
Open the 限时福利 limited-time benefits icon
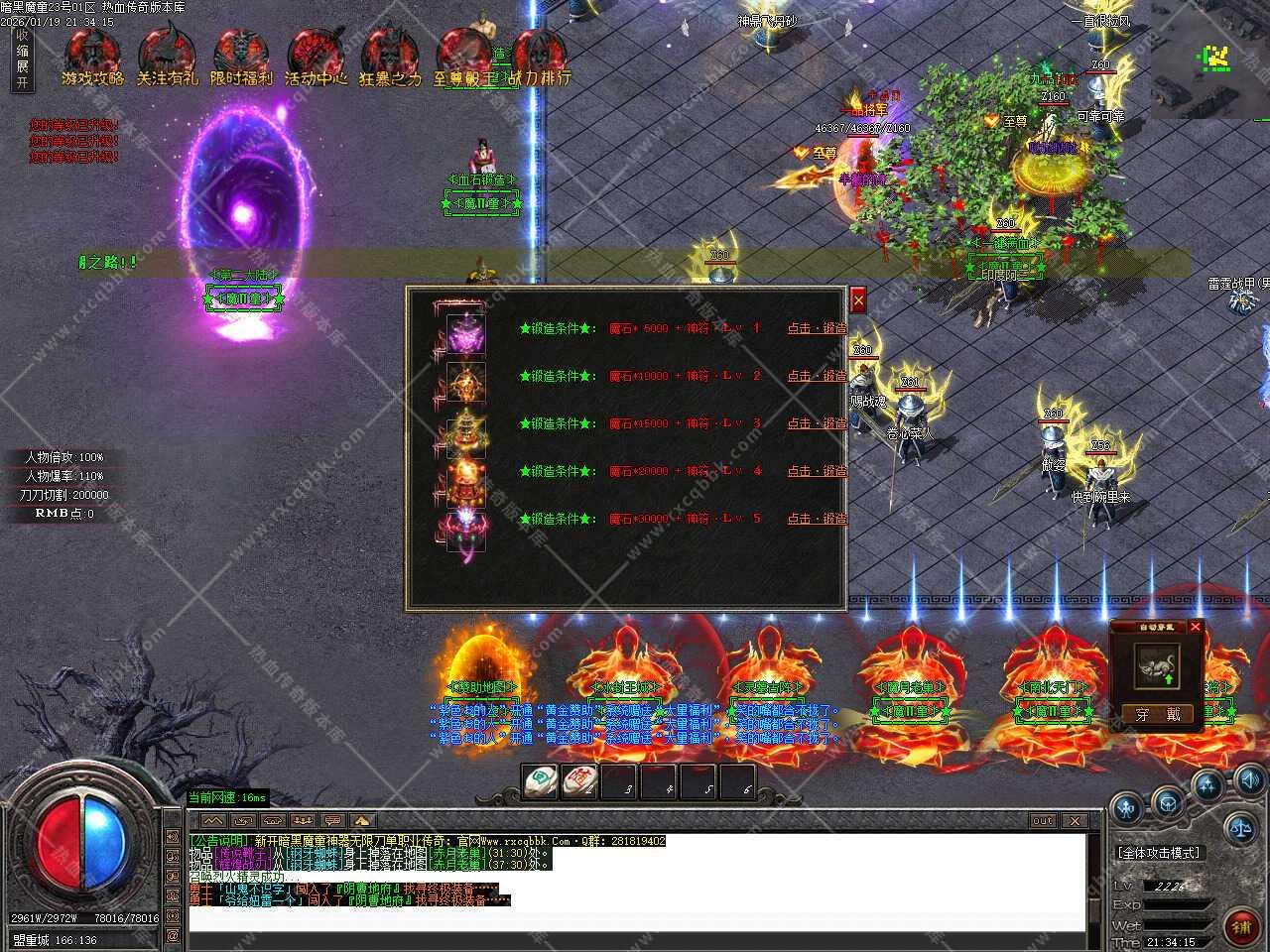[x=241, y=58]
